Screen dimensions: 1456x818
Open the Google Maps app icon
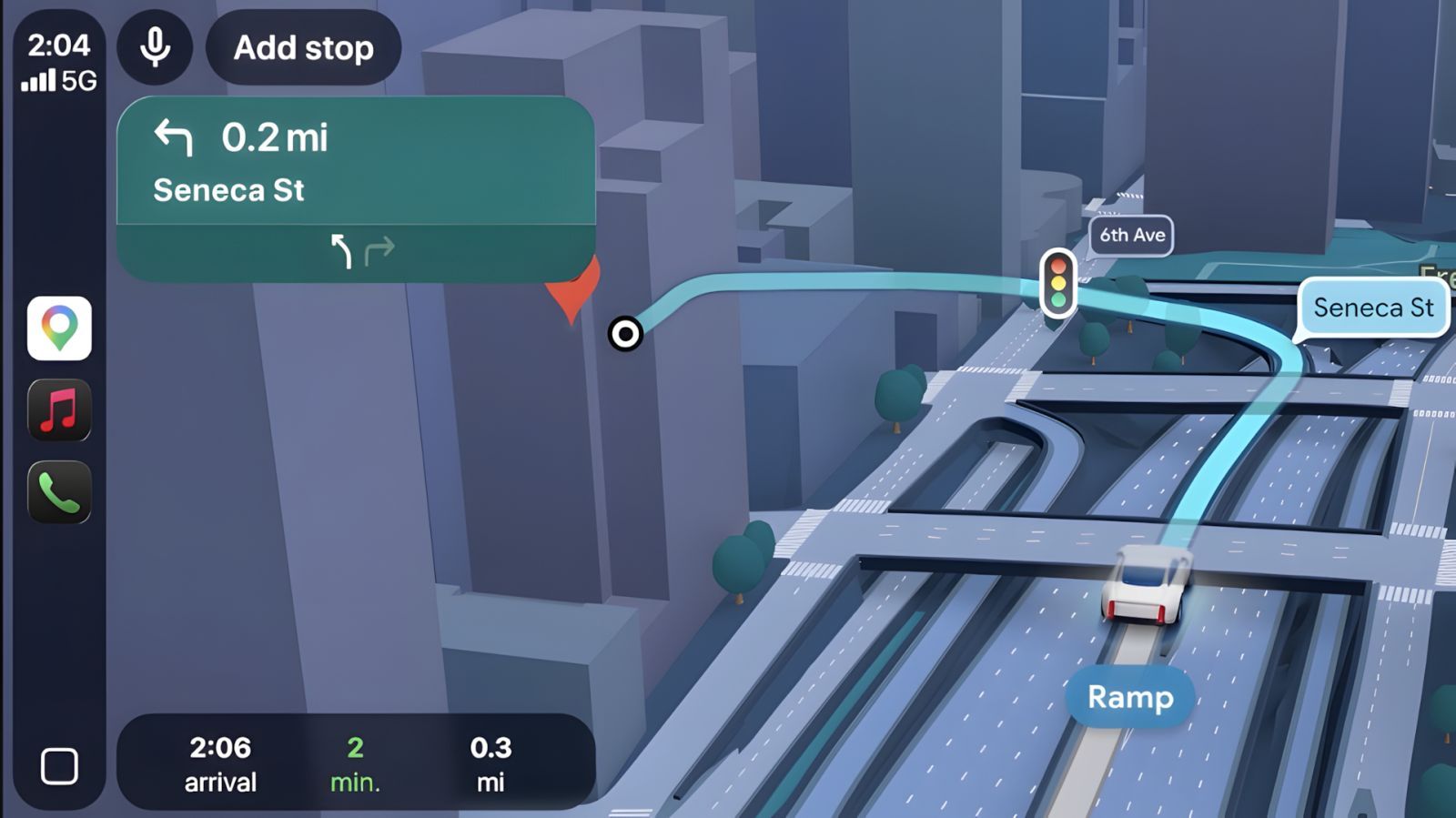coord(59,329)
